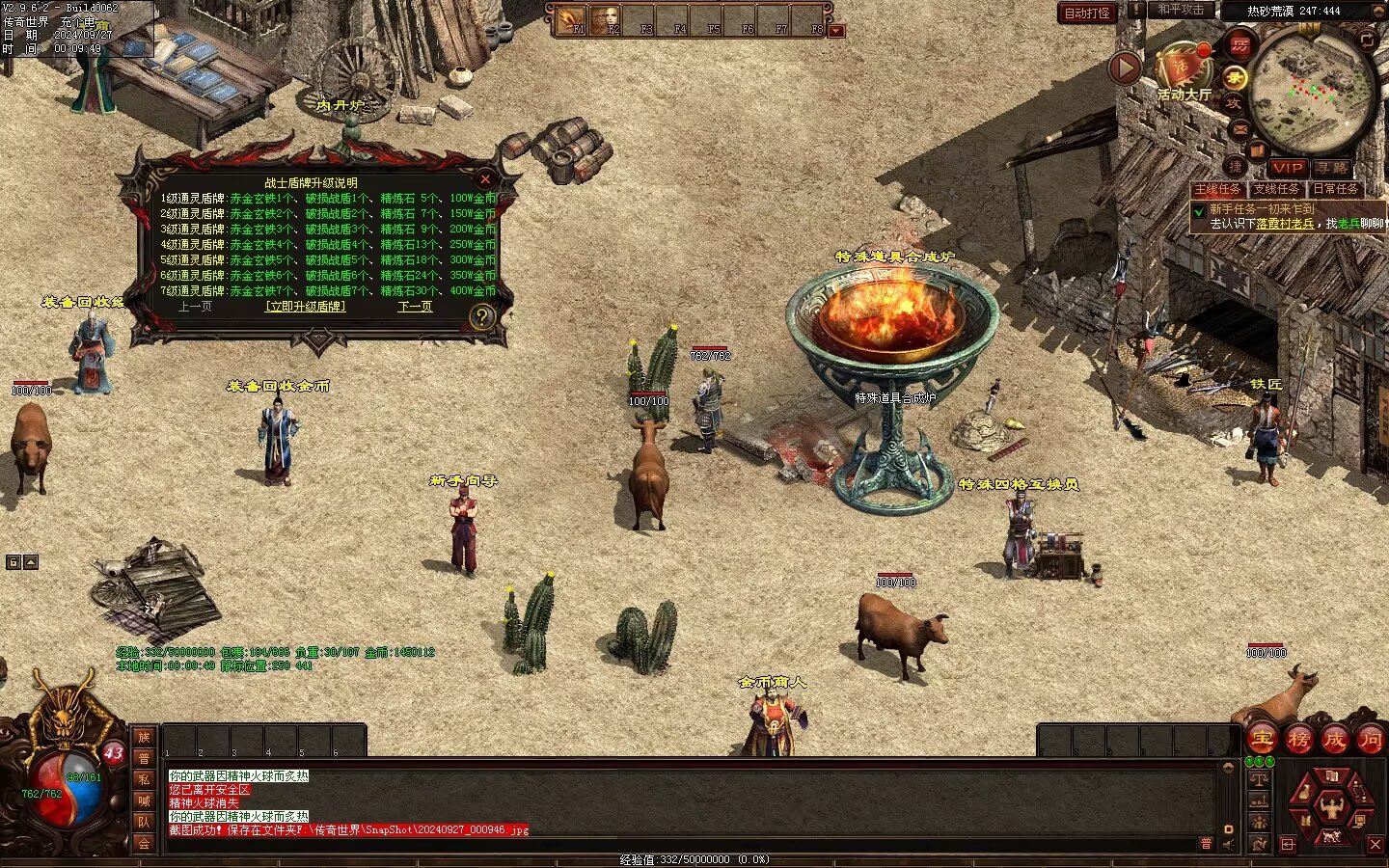
Task: Open the VIP panel
Action: point(1287,168)
